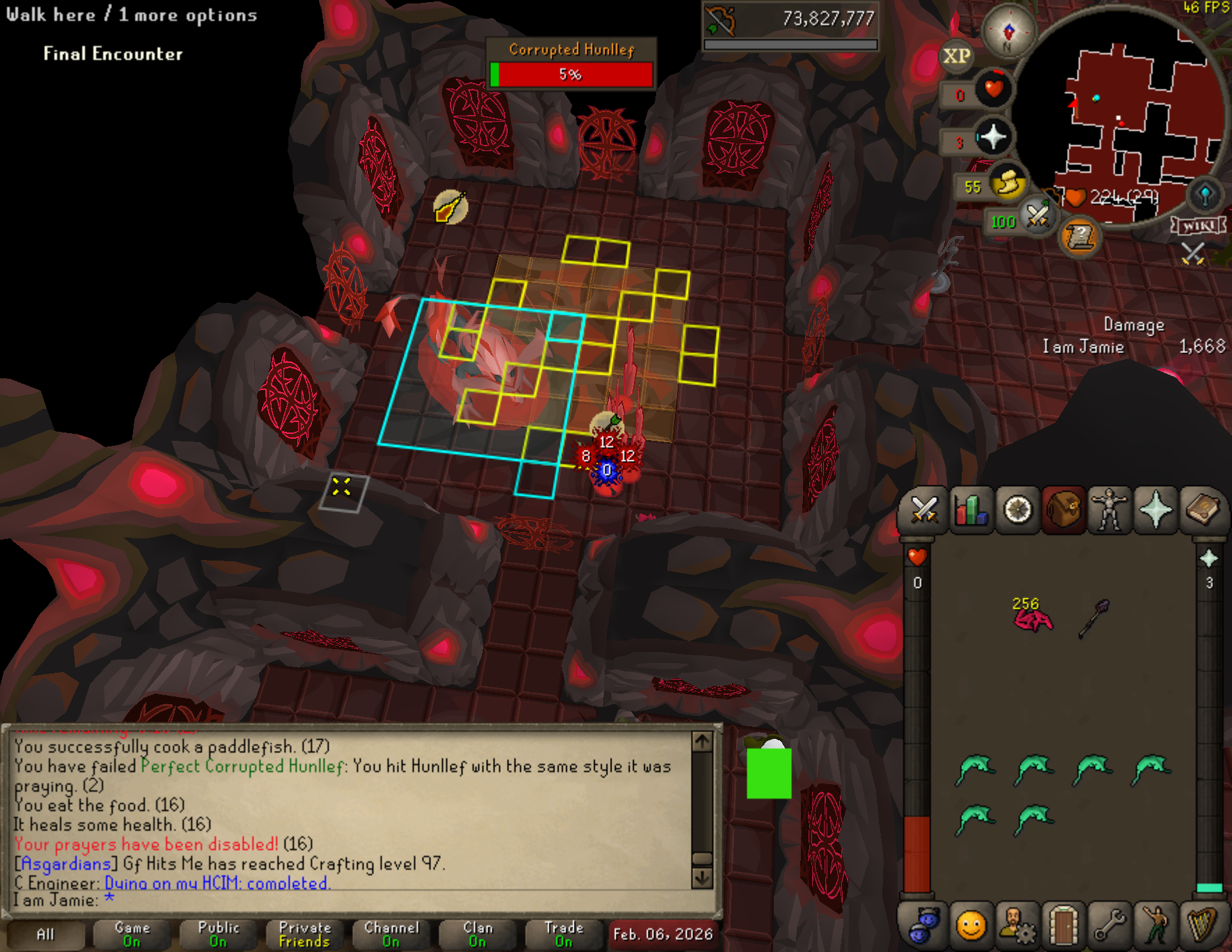Switch to the Spellbook tab
This screenshot has width=1232, height=952.
point(1203,510)
